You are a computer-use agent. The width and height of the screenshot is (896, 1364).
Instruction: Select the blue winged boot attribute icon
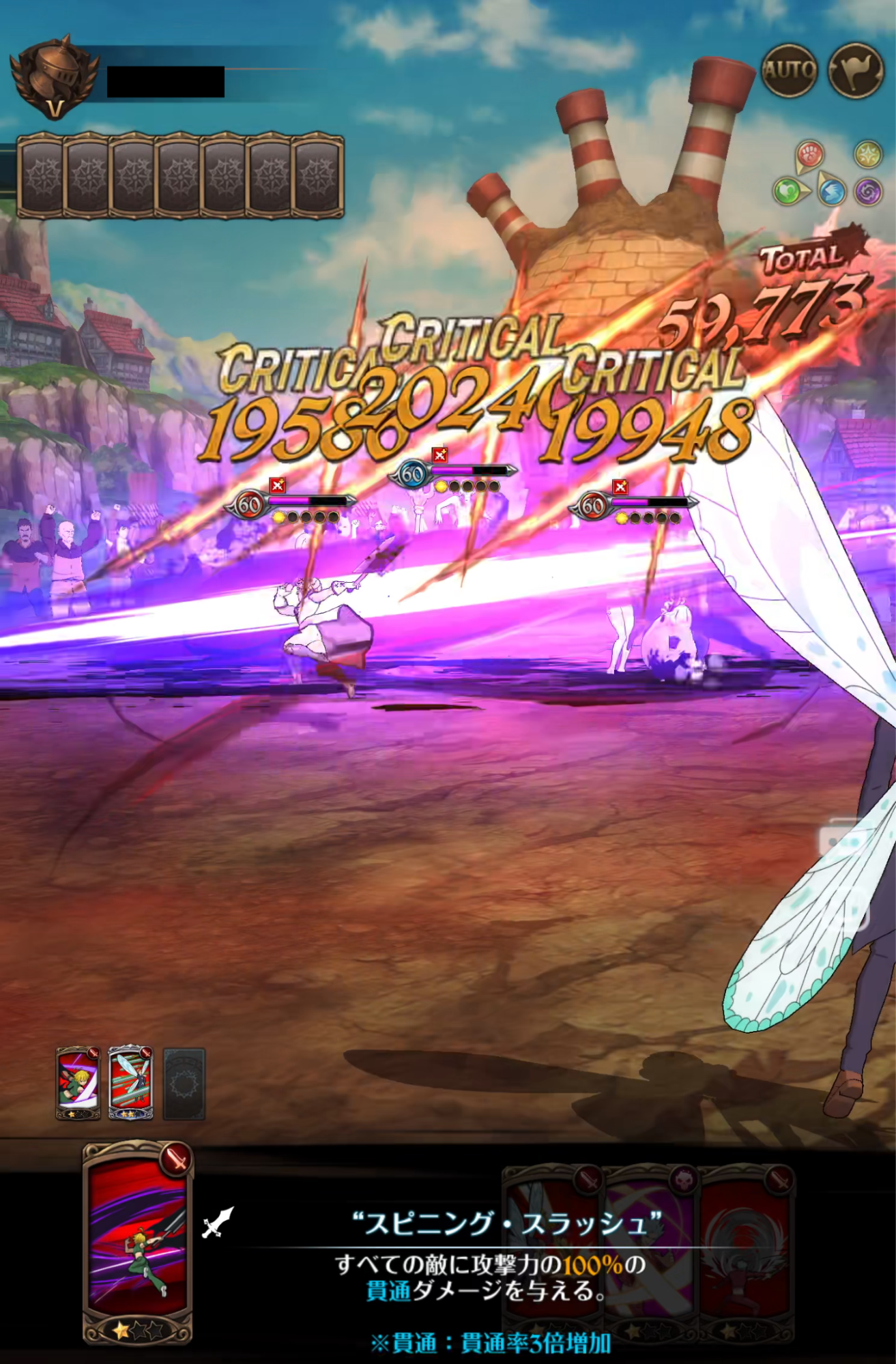[832, 192]
